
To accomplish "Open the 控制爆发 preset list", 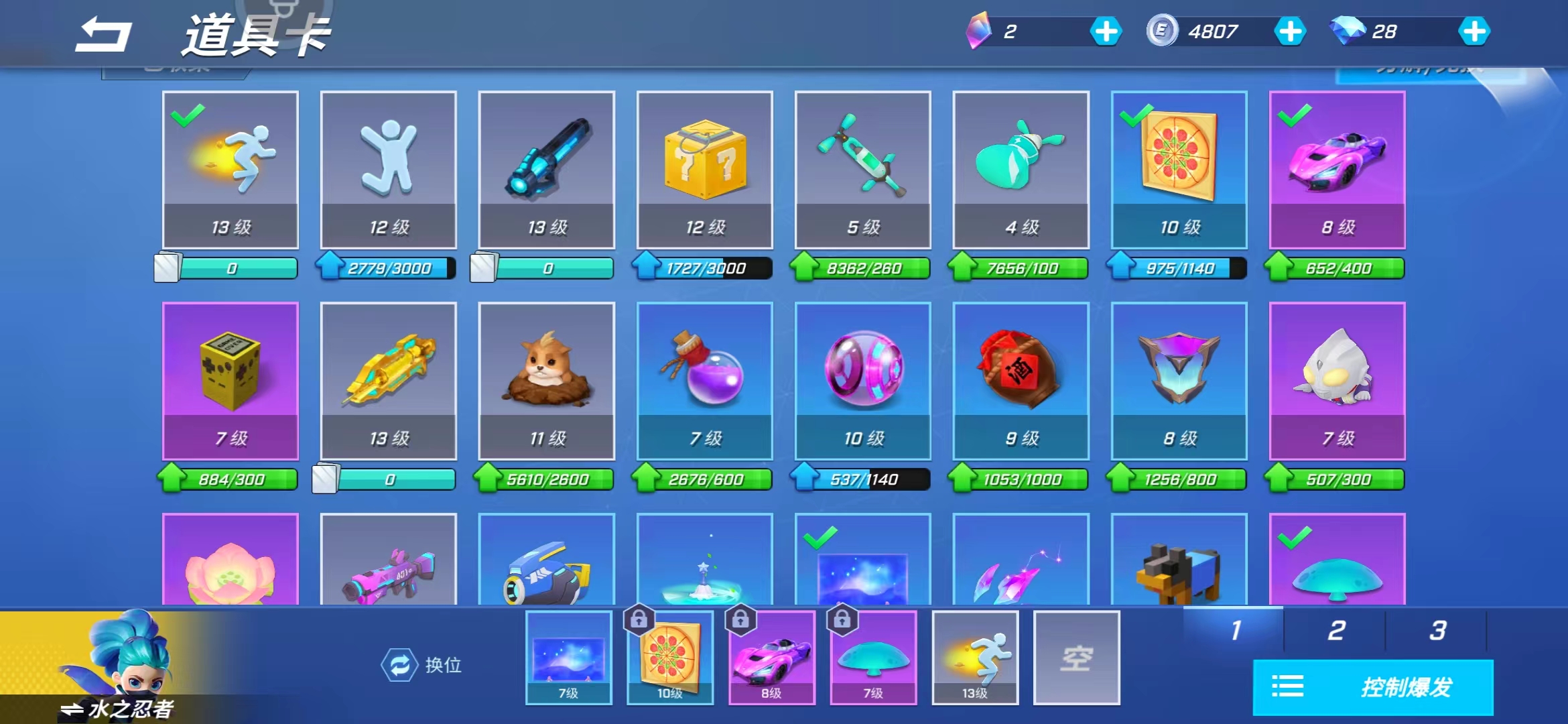I will (x=1373, y=687).
